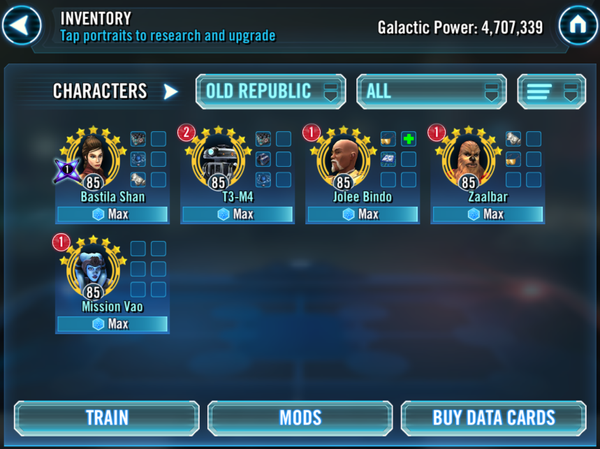The image size is (600, 449).
Task: Open the sort options dropdown
Action: pyautogui.click(x=551, y=91)
